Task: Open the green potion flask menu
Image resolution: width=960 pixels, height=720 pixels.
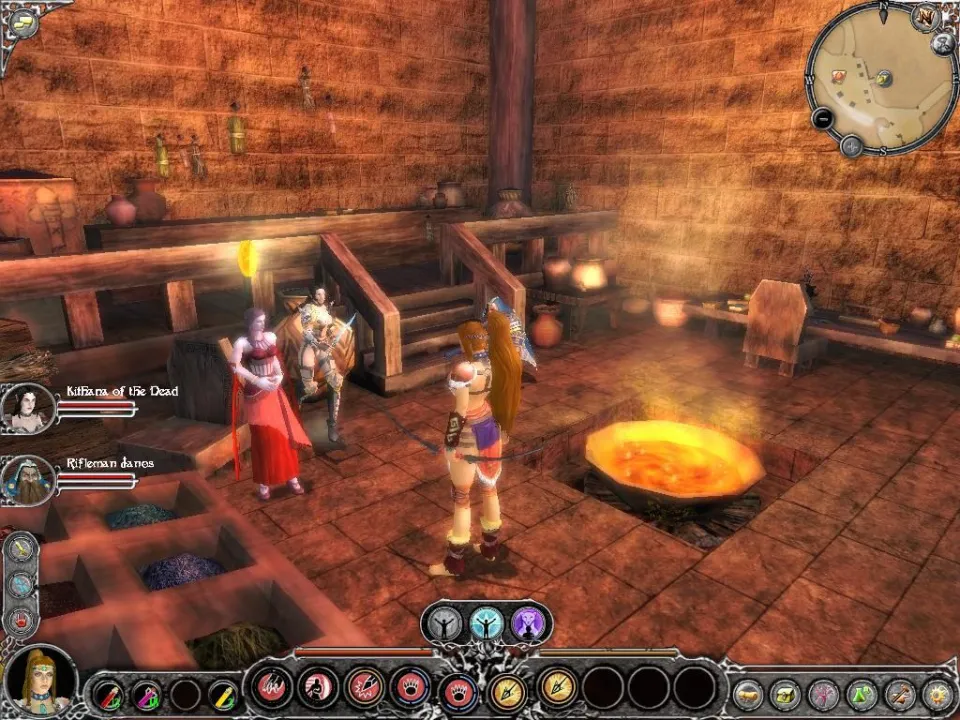Action: coord(861,694)
